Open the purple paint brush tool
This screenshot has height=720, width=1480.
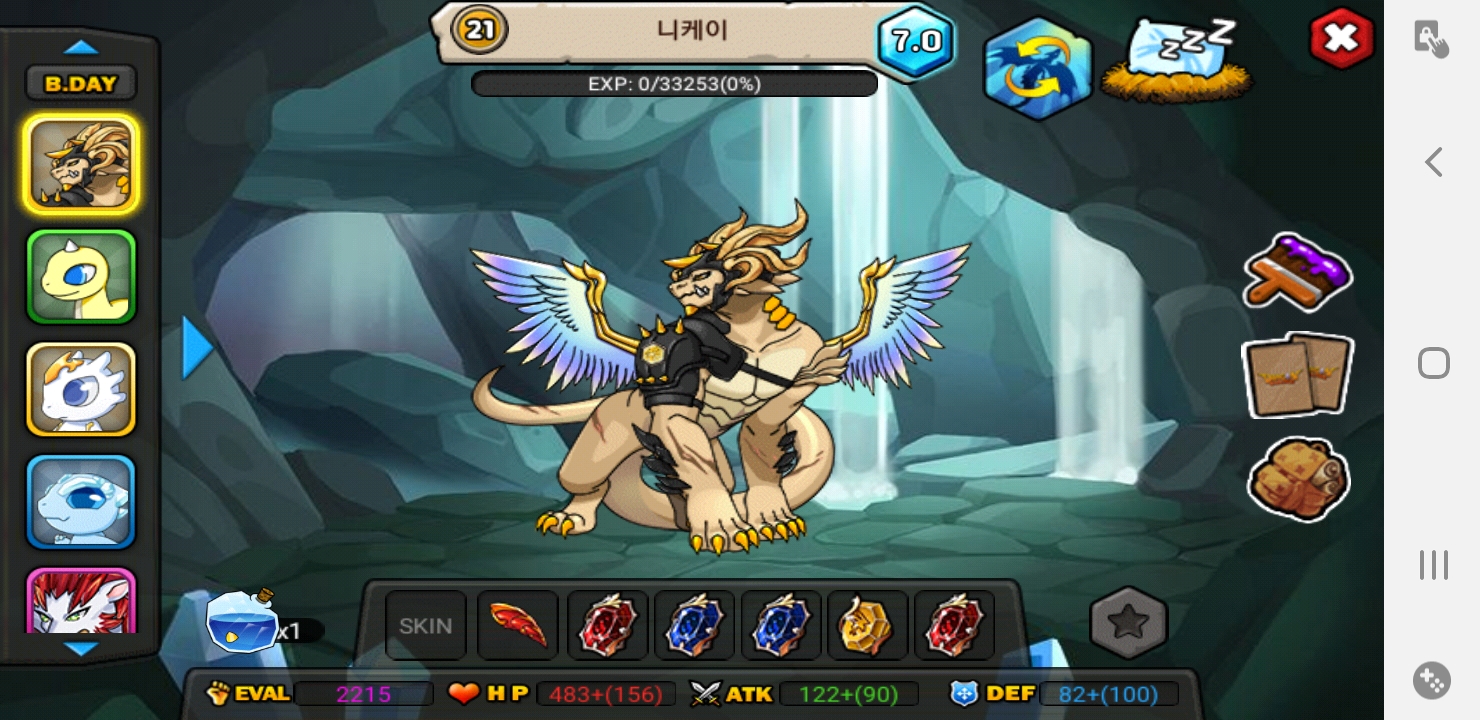1297,271
